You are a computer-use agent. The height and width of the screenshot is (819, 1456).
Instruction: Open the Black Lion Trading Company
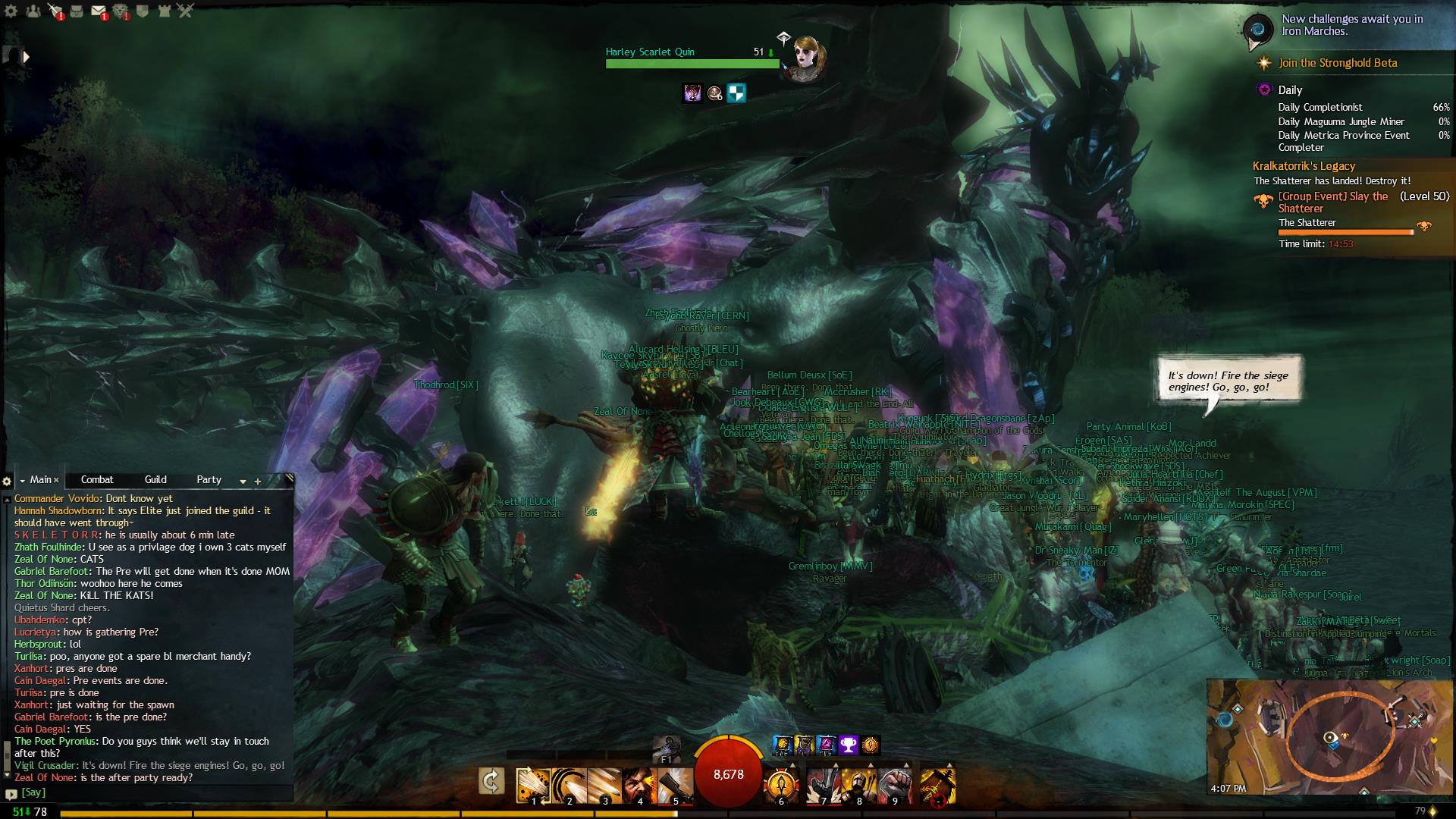[121, 11]
